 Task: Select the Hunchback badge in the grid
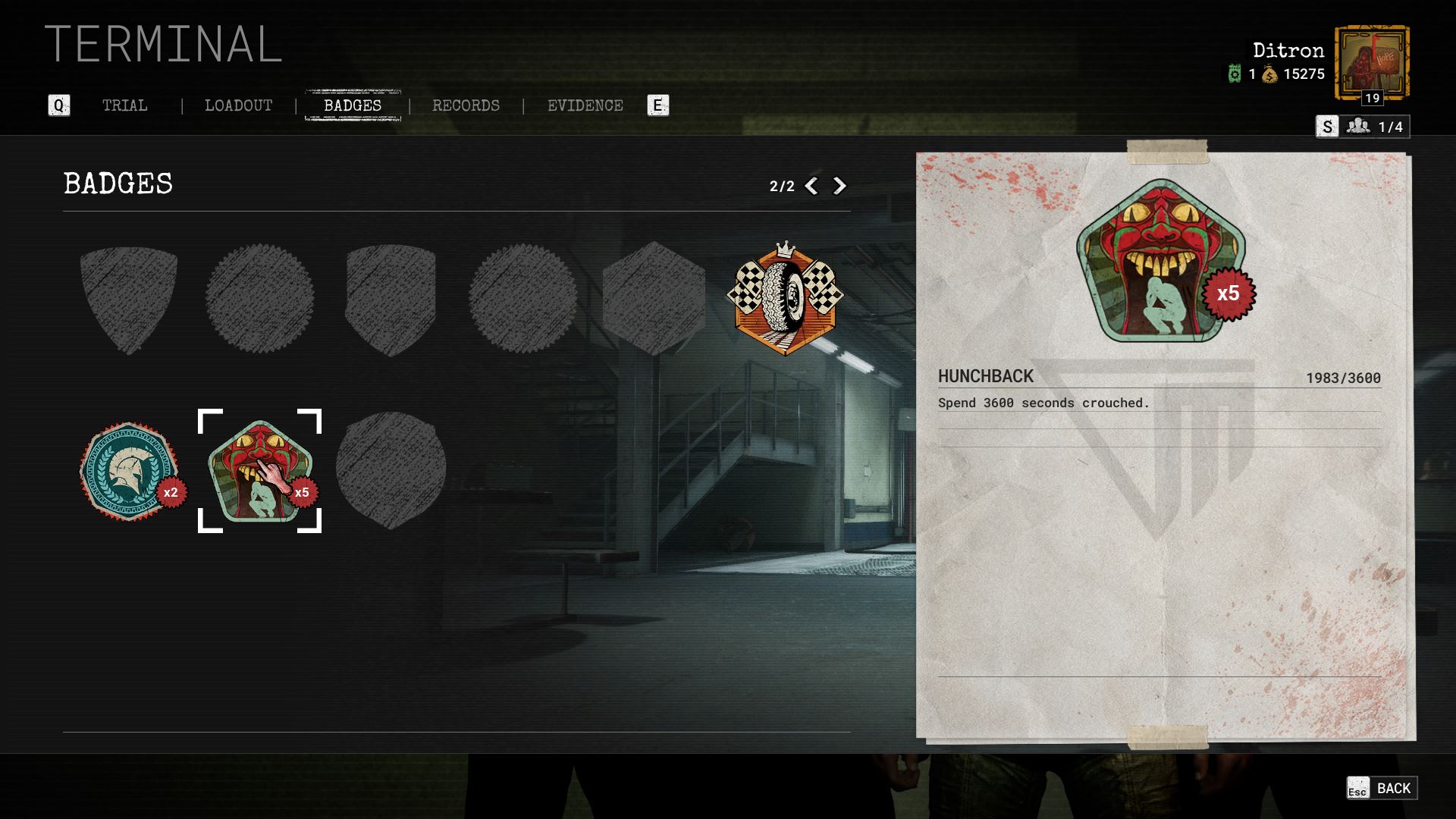(x=259, y=471)
